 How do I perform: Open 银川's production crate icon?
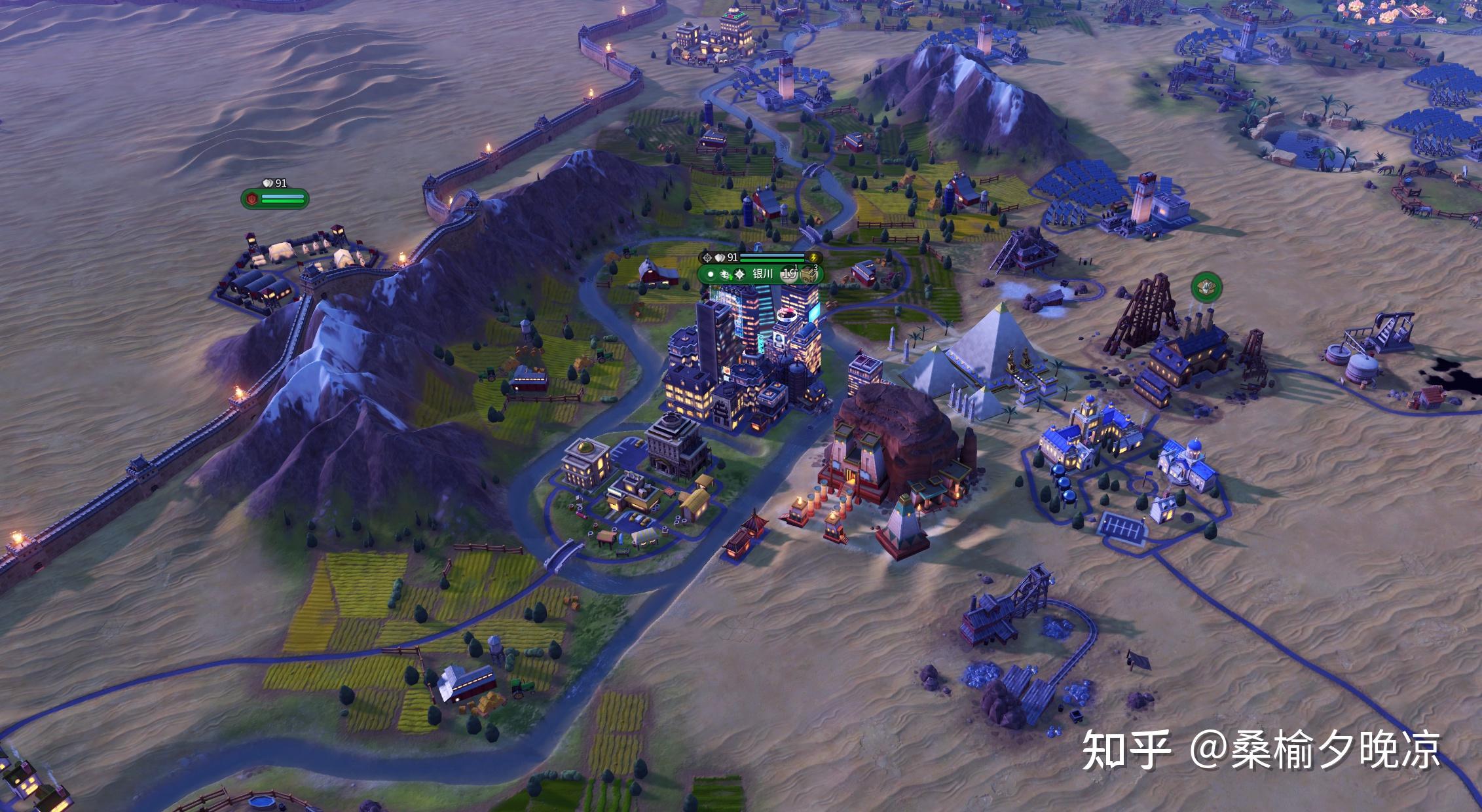[809, 275]
